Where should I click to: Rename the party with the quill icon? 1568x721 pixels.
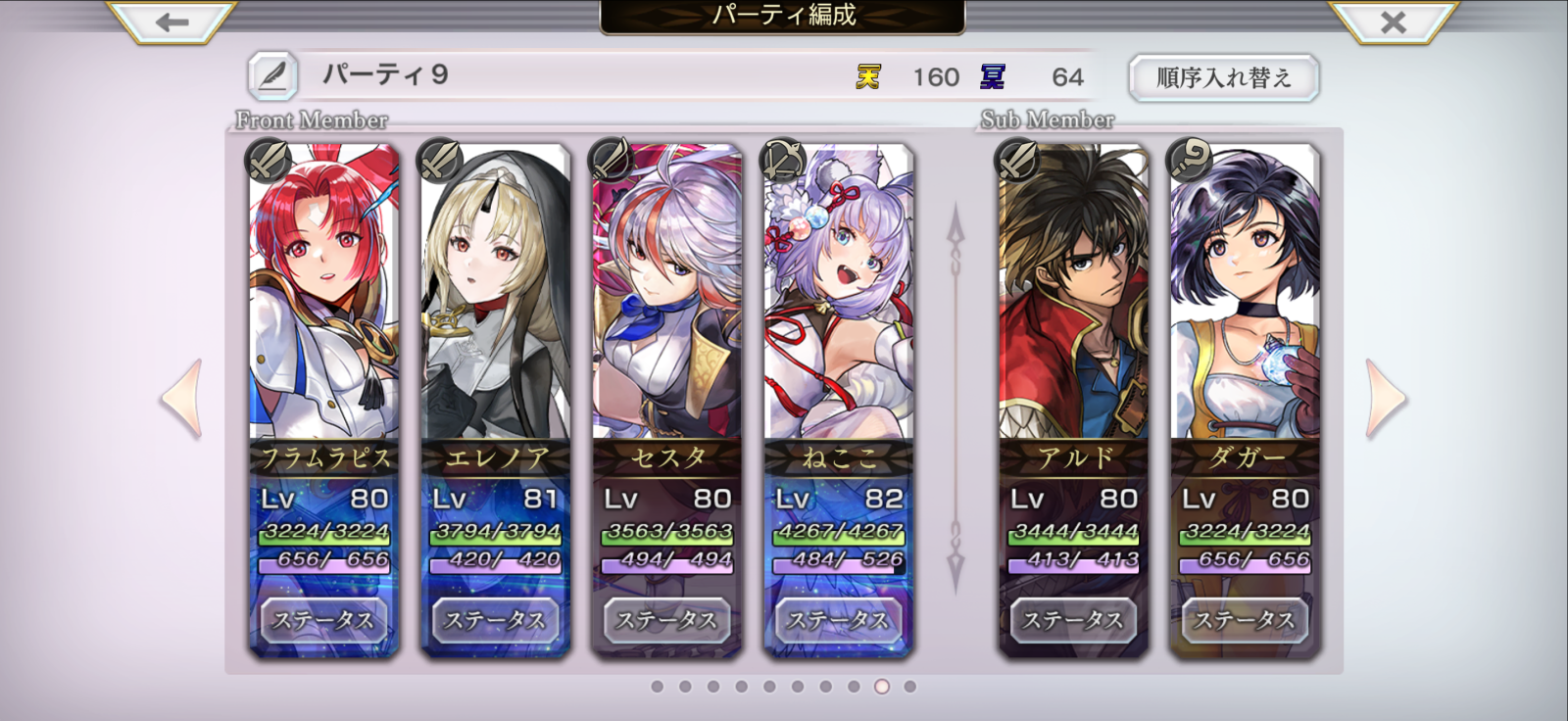272,75
